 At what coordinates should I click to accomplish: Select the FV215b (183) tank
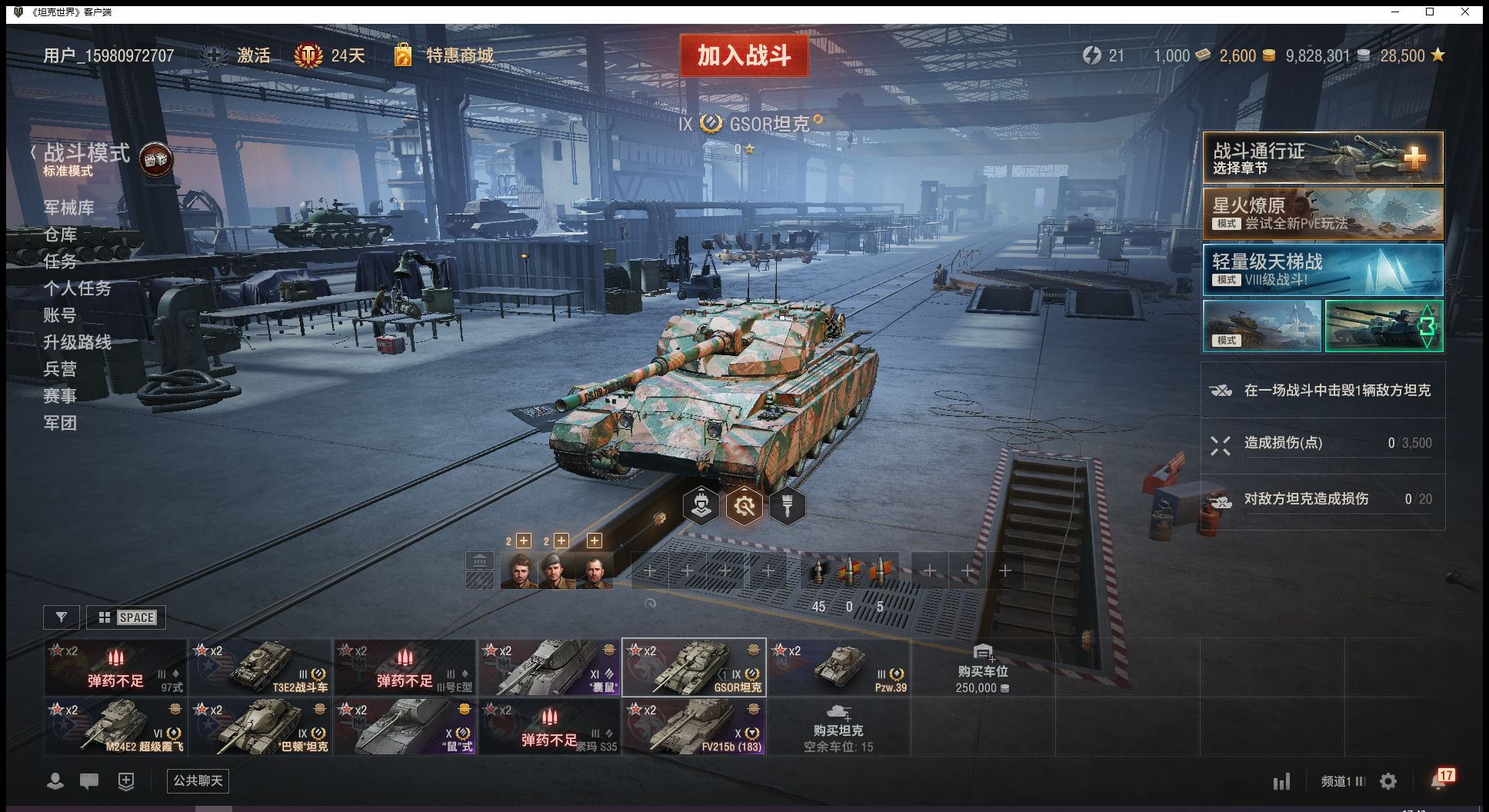tap(694, 727)
